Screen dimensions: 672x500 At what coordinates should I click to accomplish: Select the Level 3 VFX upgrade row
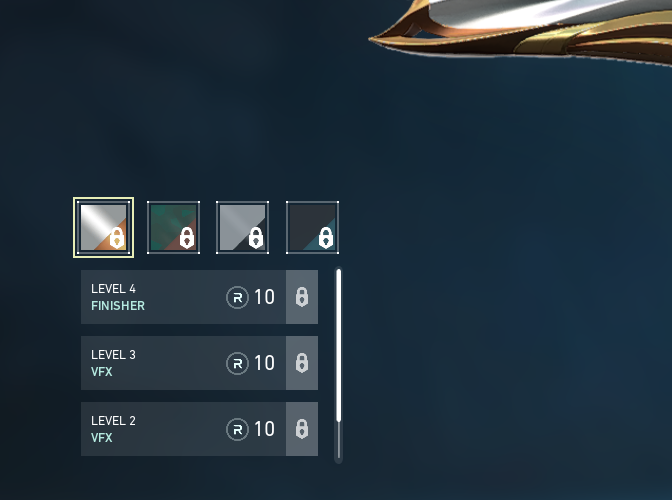(183, 363)
